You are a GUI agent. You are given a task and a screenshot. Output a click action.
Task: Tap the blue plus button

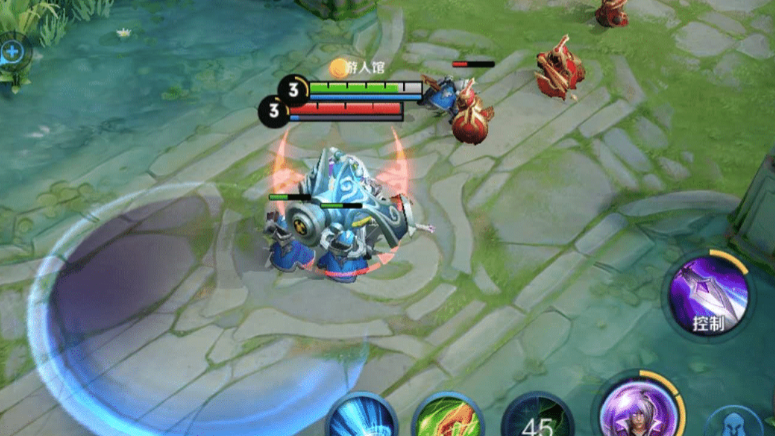click(12, 50)
